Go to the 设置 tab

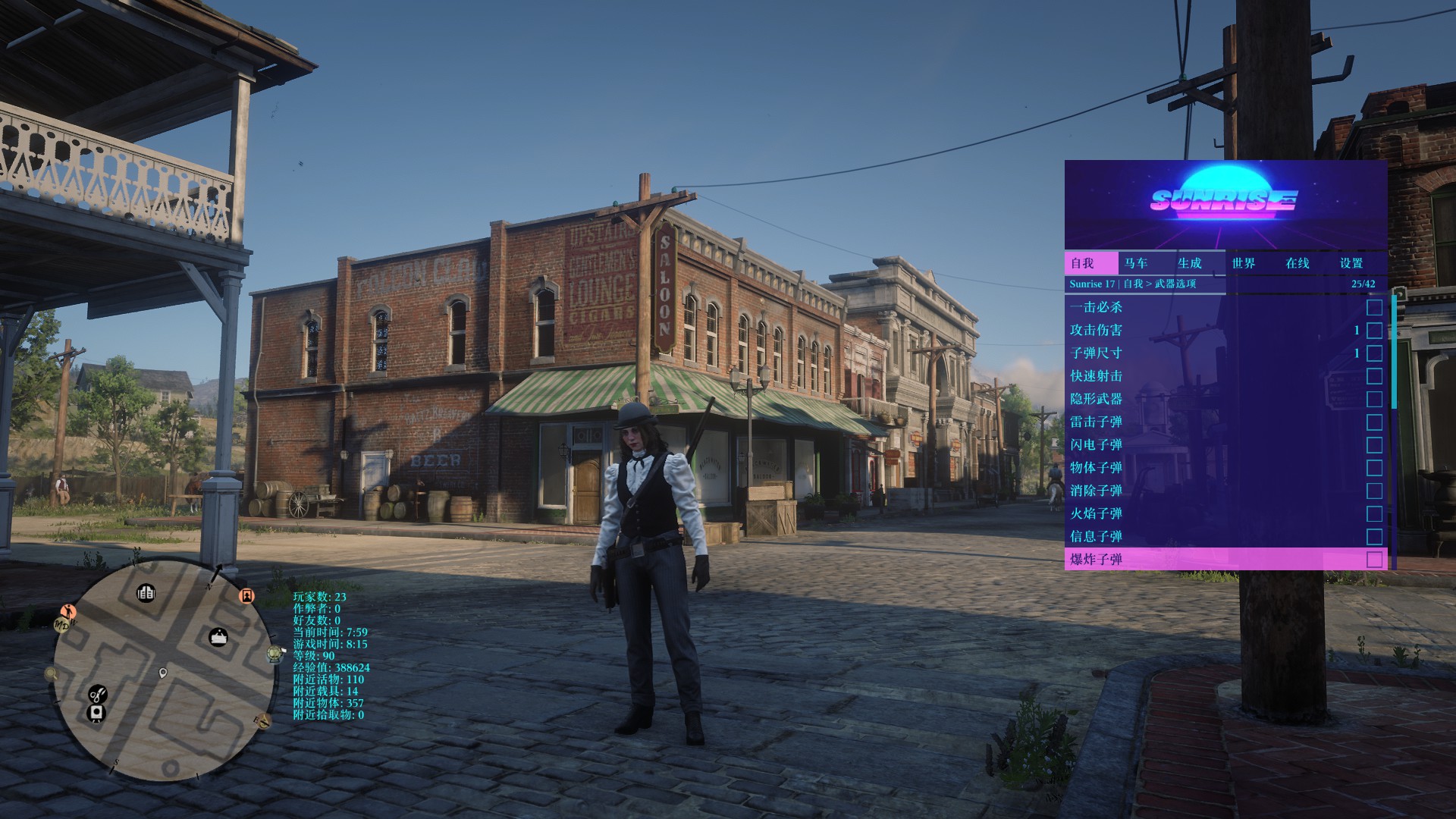coord(1351,263)
